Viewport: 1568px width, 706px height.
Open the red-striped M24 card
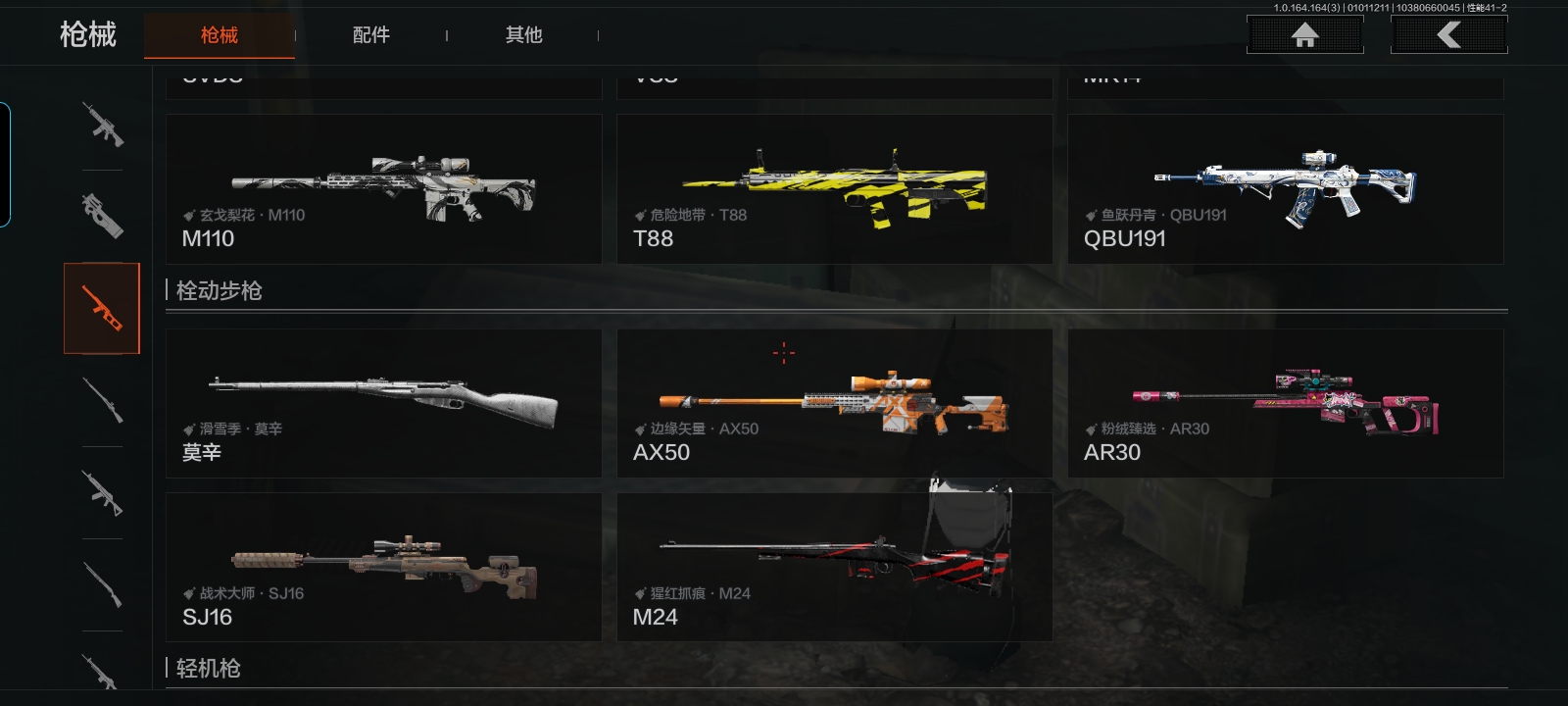pyautogui.click(x=834, y=567)
